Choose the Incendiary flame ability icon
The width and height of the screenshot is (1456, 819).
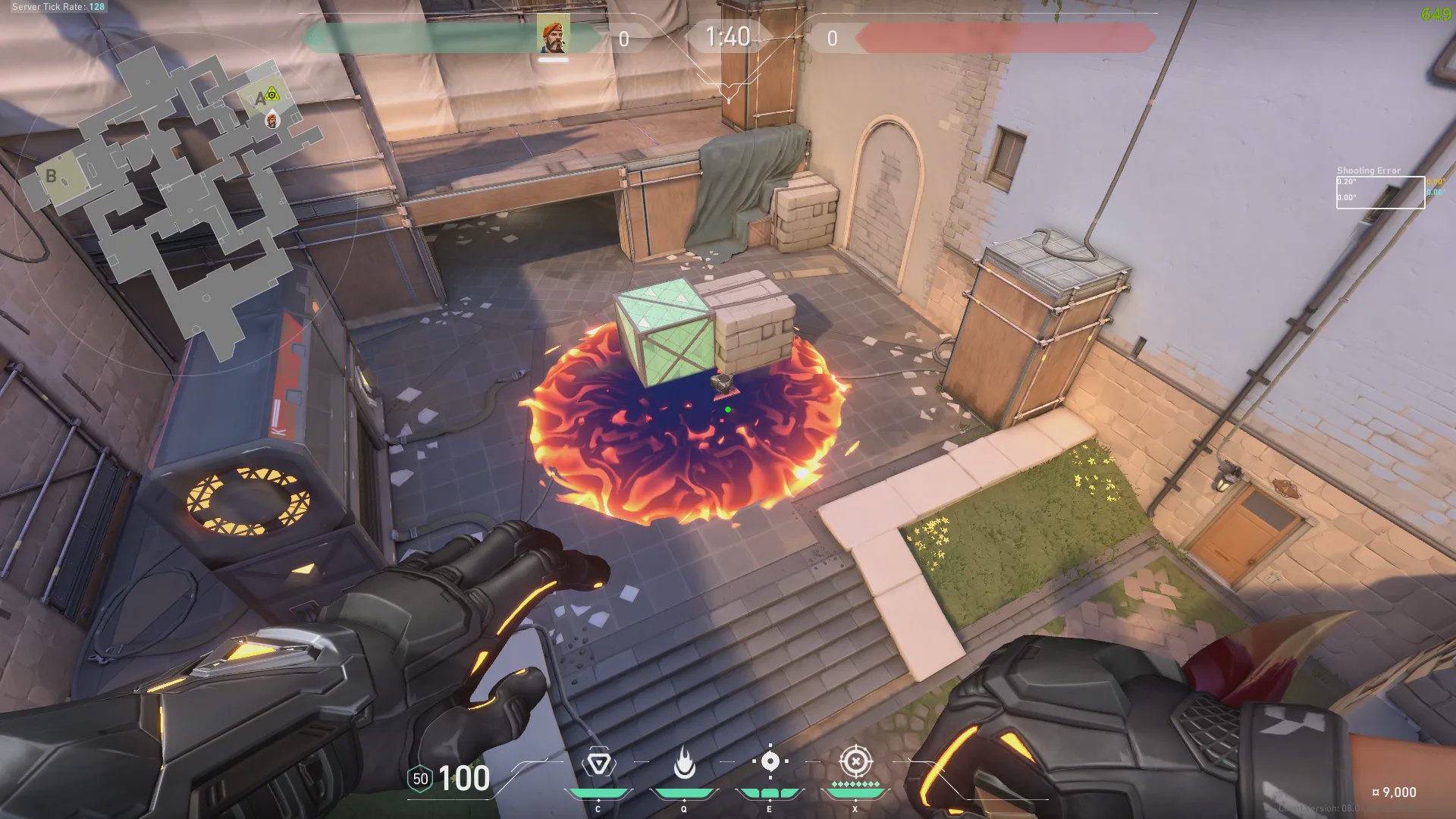(x=684, y=763)
